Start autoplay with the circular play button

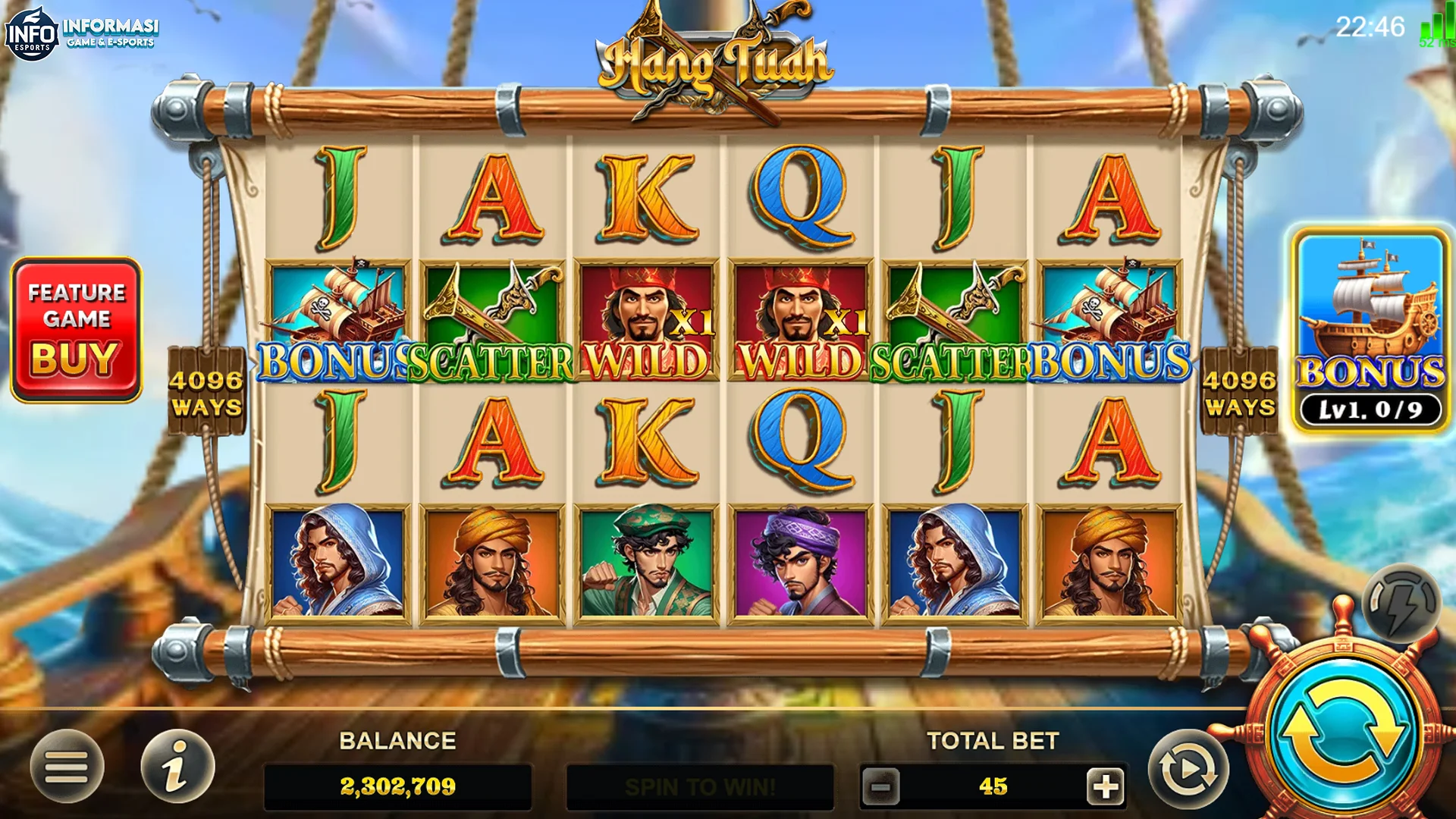tap(1188, 770)
